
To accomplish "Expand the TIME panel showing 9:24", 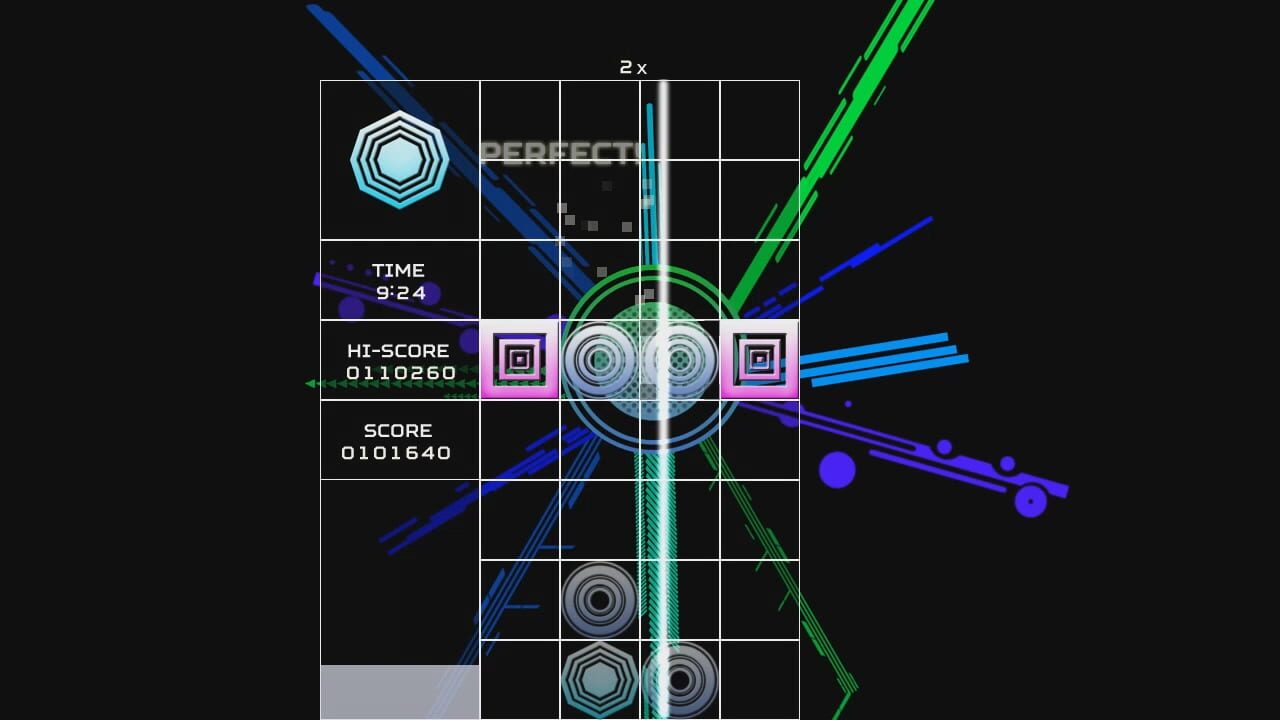I will pos(399,281).
